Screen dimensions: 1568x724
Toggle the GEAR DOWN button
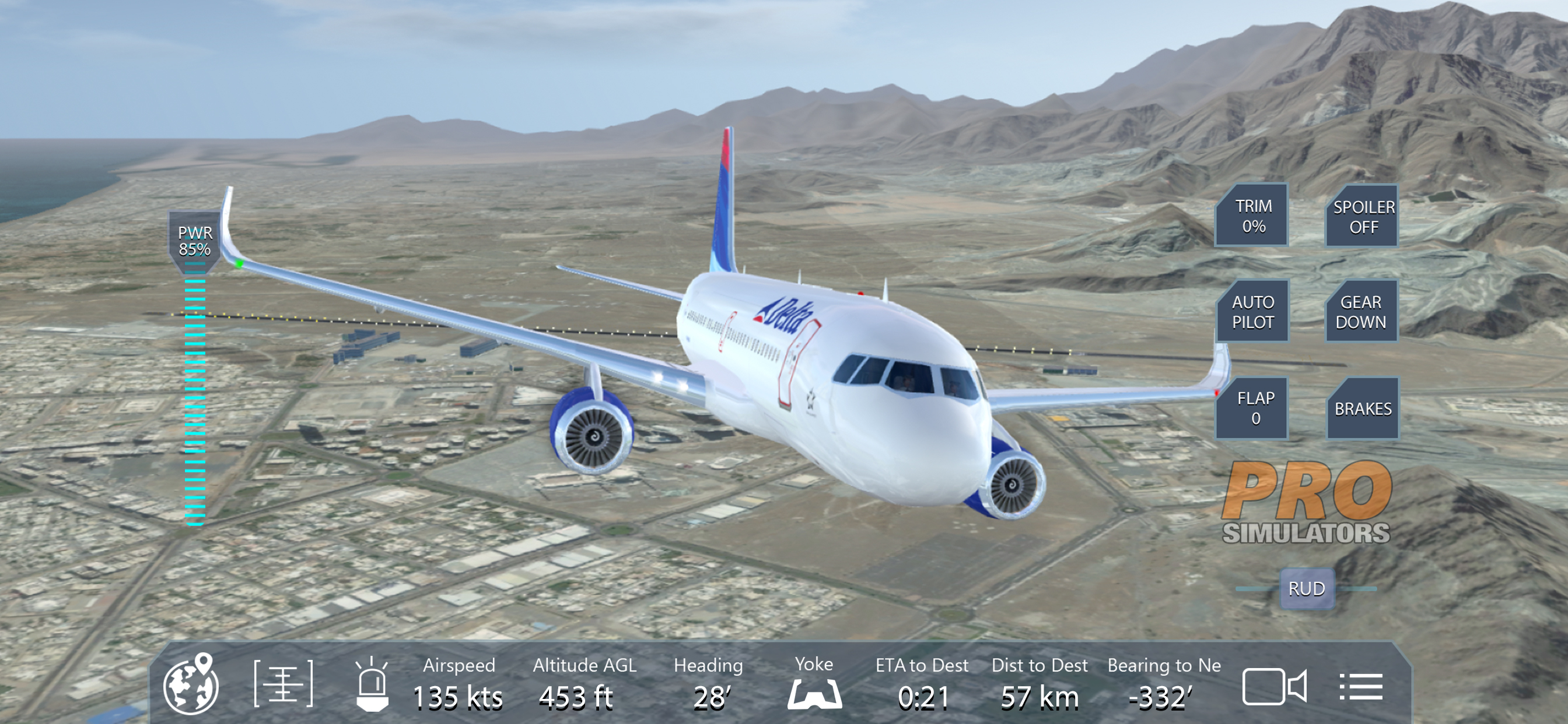(x=1361, y=311)
